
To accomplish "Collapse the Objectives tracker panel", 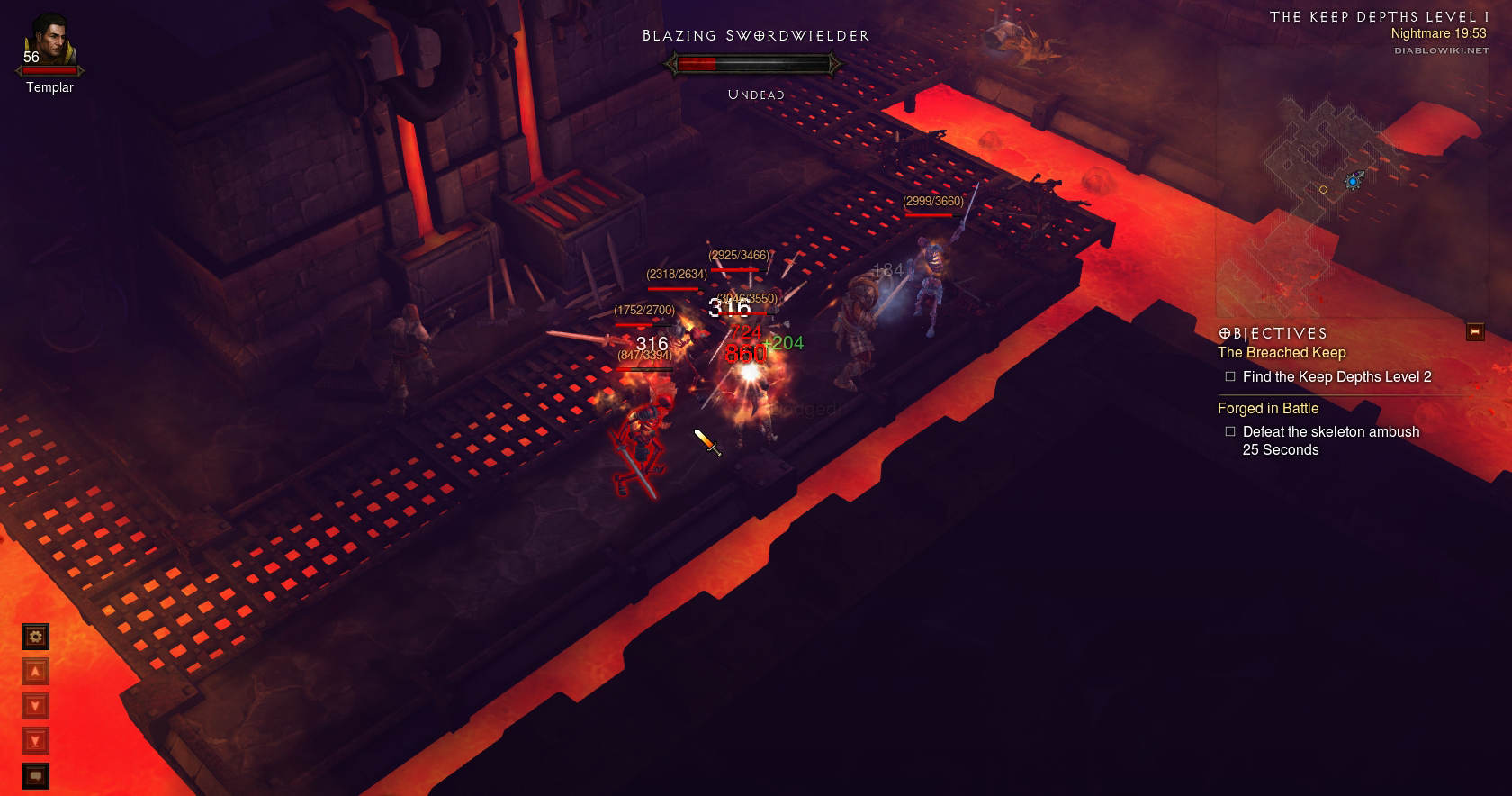I will 1474,332.
